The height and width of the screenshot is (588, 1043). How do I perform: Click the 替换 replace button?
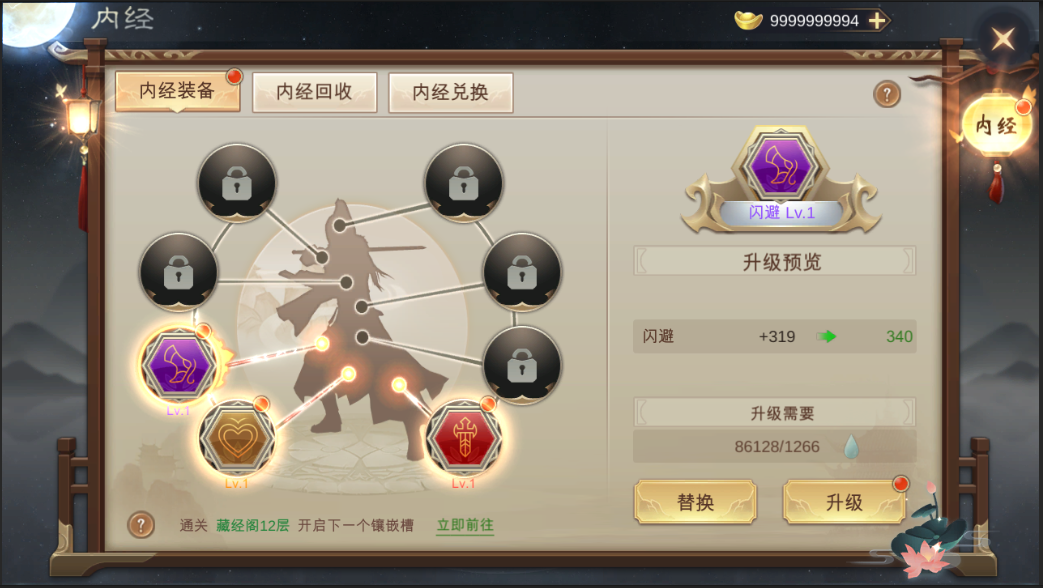click(x=695, y=502)
